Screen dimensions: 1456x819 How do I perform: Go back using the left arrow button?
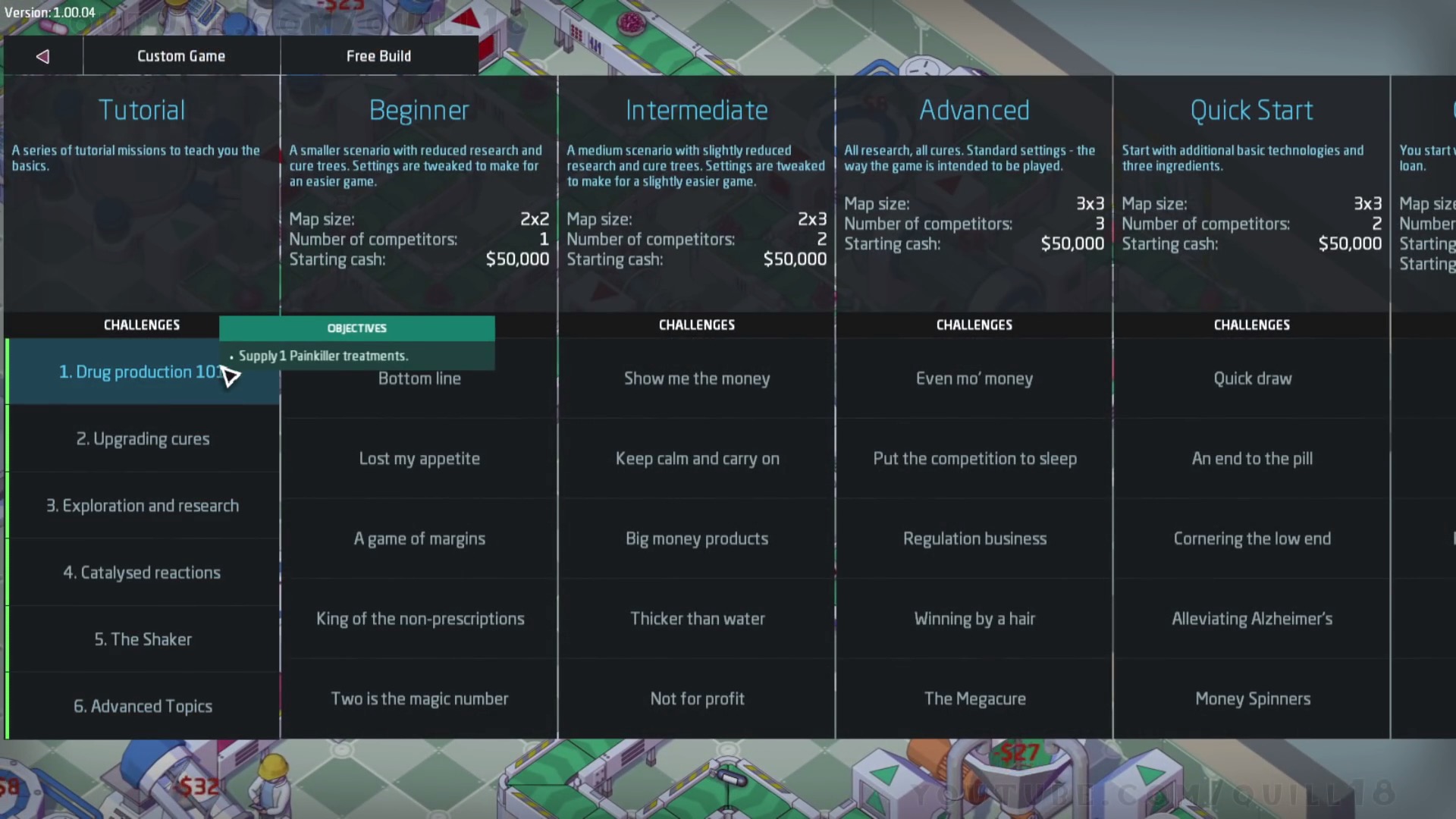point(42,56)
